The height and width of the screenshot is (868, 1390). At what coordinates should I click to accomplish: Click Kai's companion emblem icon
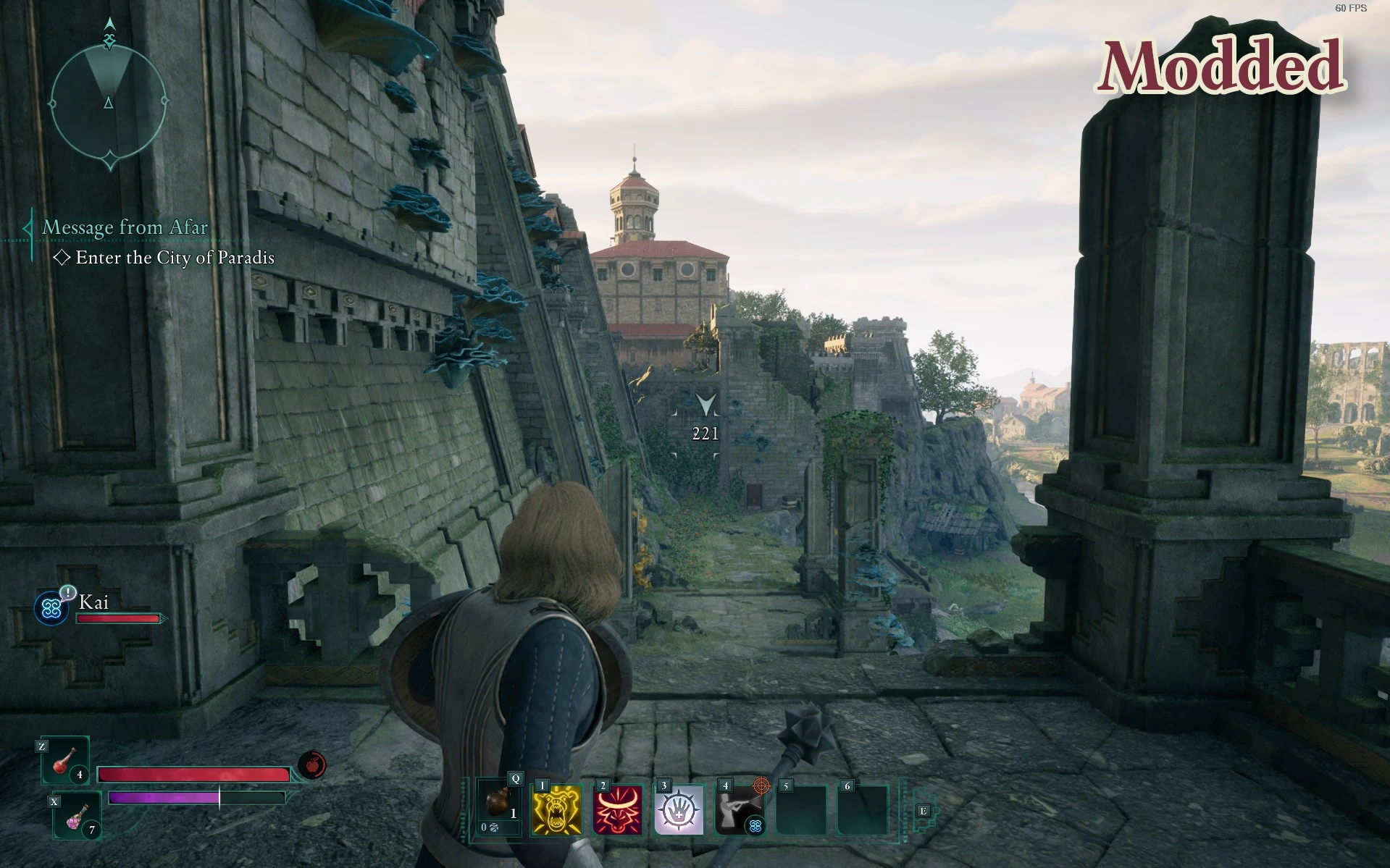[51, 608]
